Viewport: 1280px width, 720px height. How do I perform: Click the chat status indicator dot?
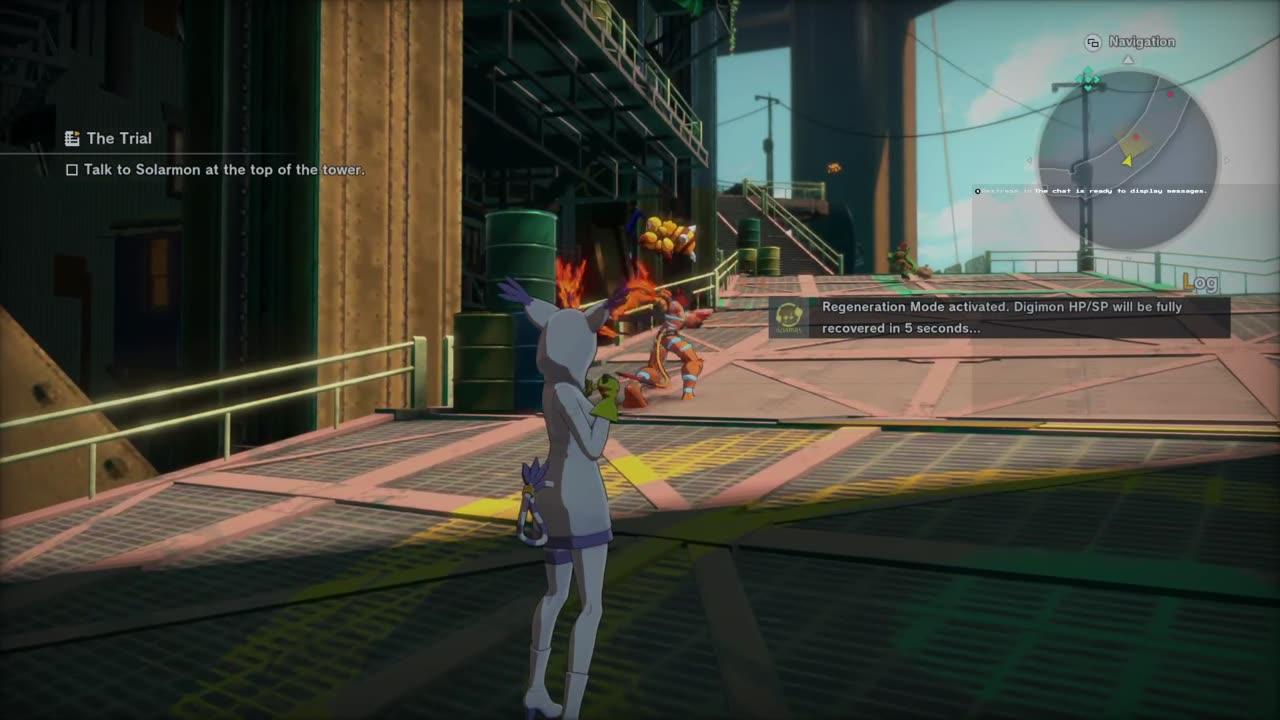click(x=975, y=190)
